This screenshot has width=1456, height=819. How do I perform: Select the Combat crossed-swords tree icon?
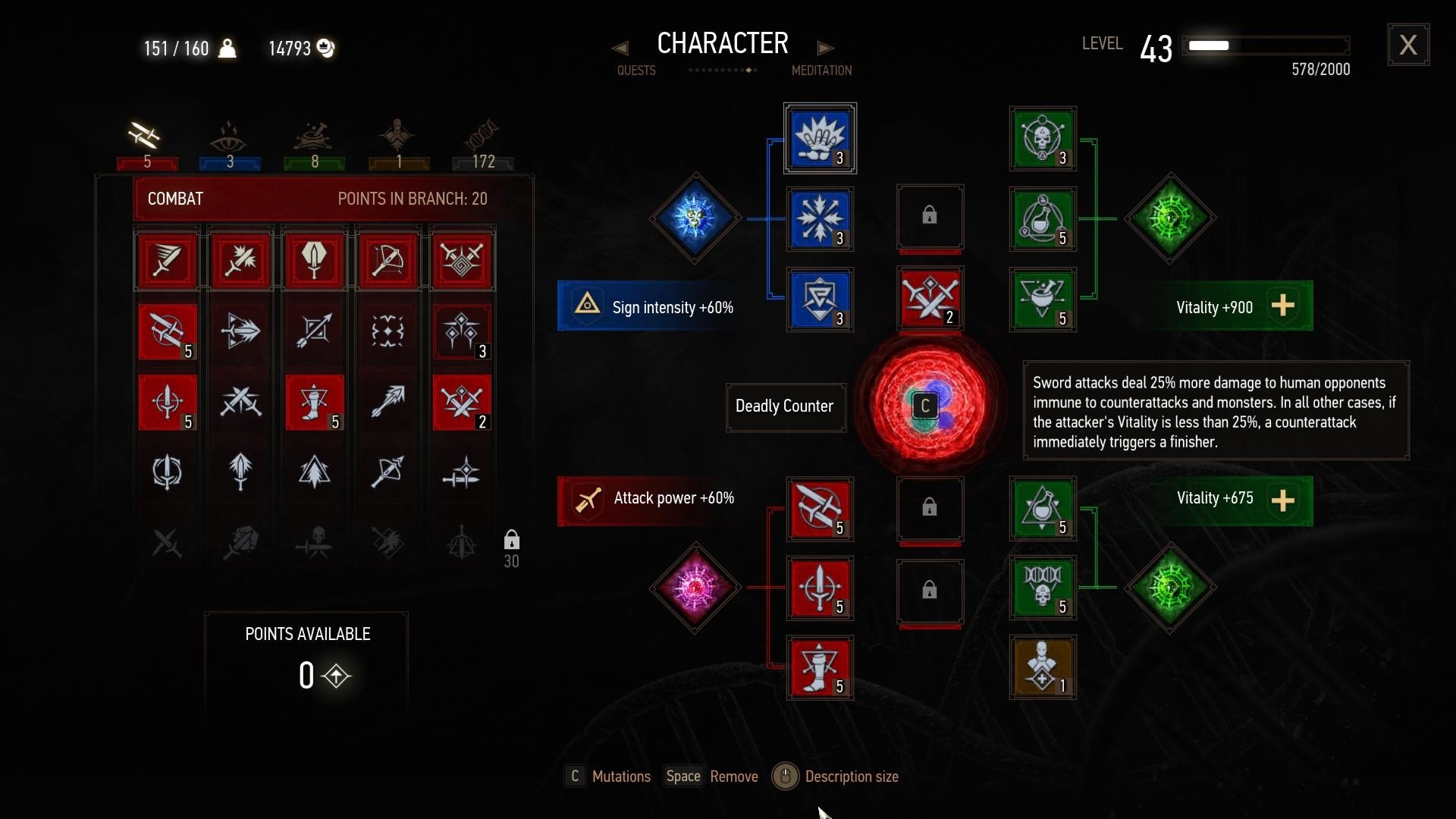point(146,136)
